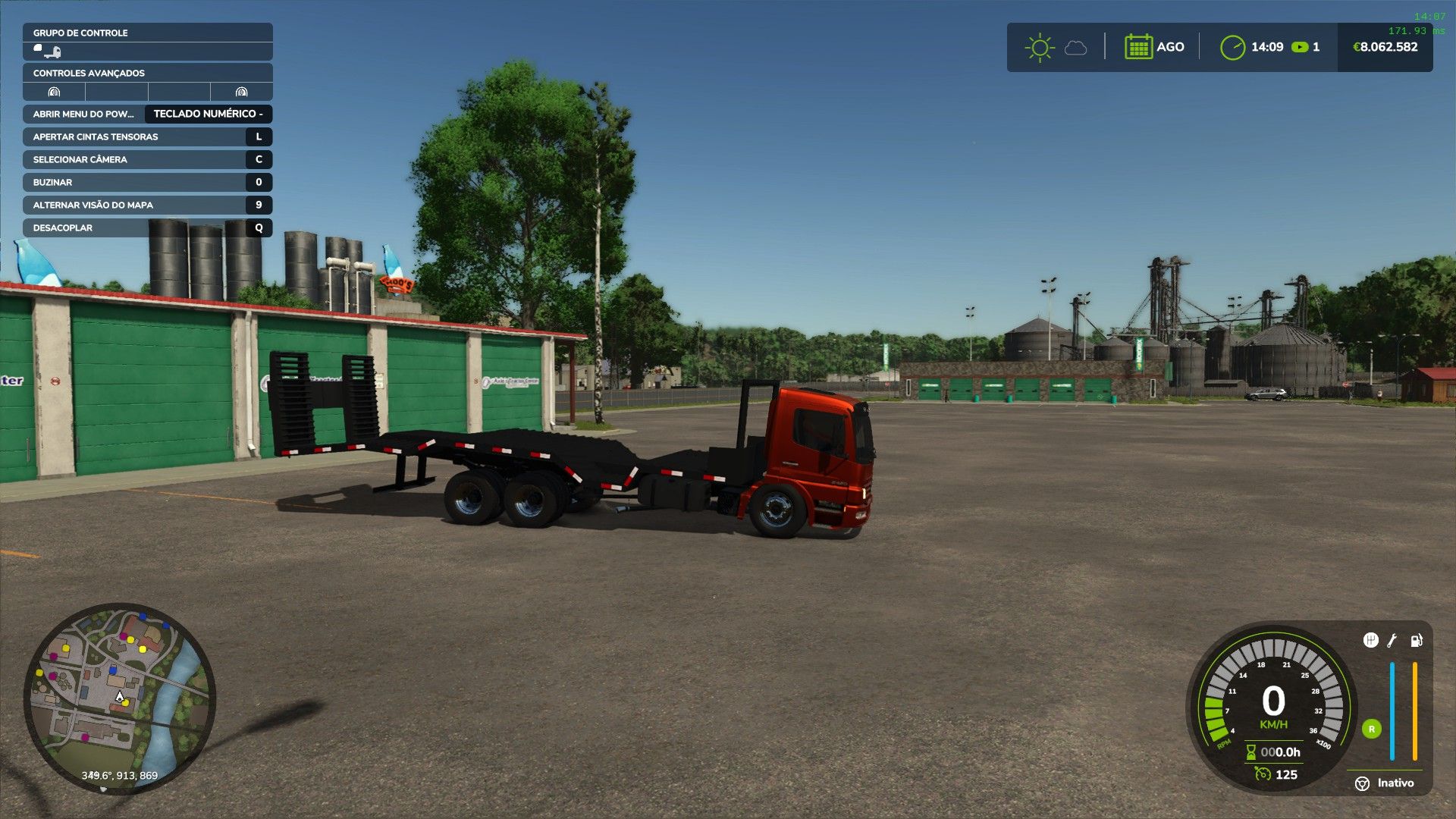Click the hourglass operating hours icon
The width and height of the screenshot is (1456, 819).
pos(1250,752)
